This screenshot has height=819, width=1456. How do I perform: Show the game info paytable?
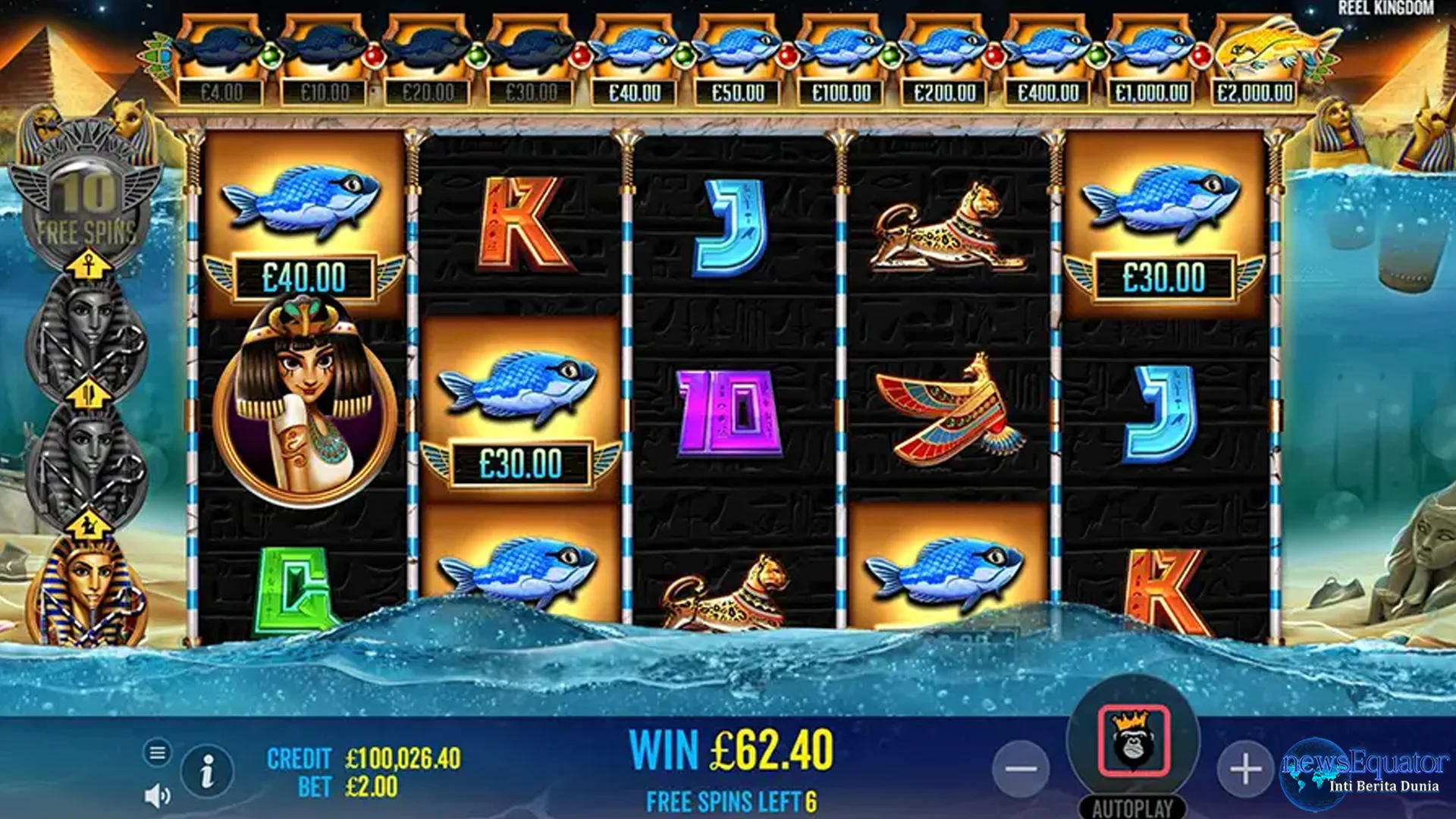(206, 772)
